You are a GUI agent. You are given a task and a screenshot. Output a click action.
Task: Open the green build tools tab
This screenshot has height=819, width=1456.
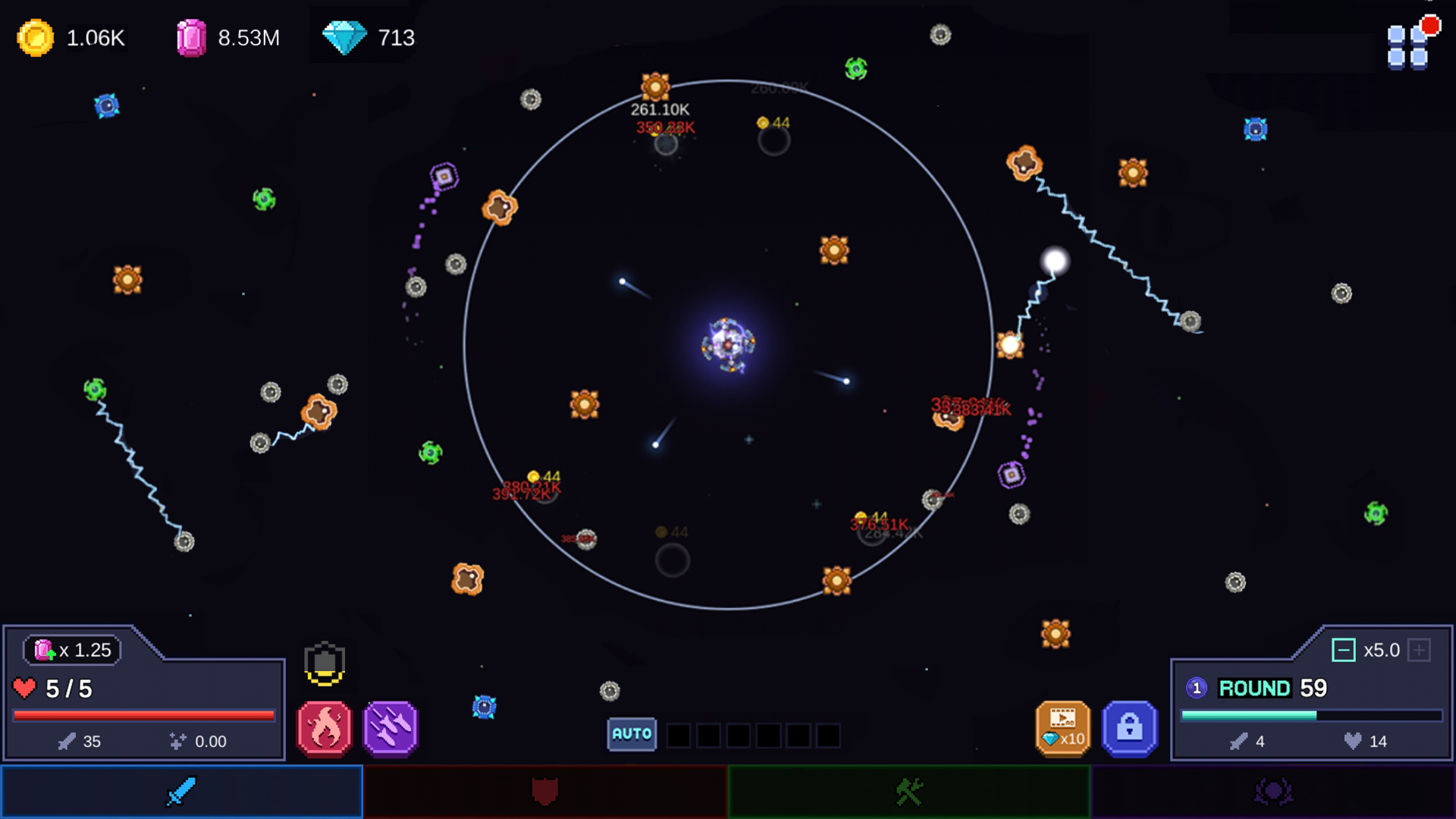[908, 791]
